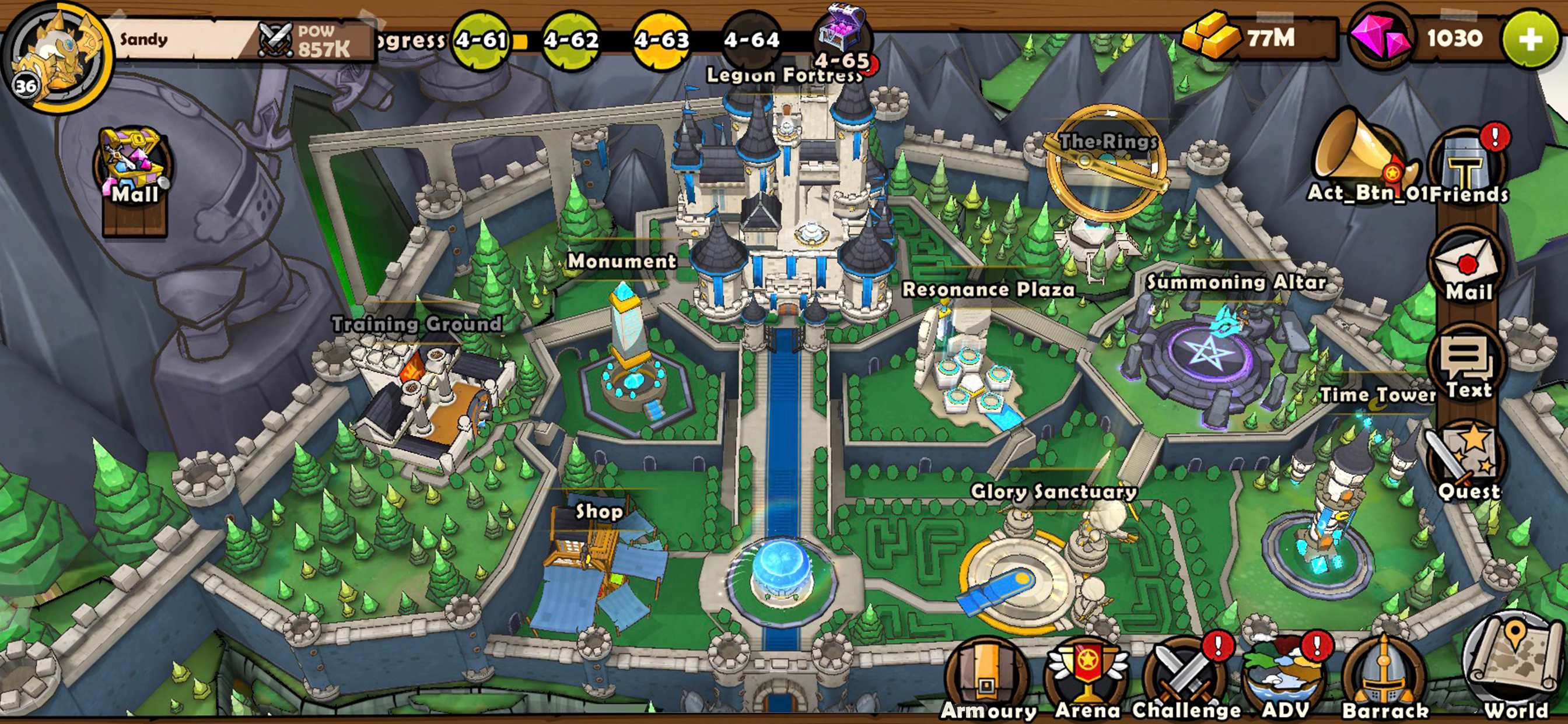Select stage 4-61 progress node
Screen dimensions: 1568x724
[481, 40]
